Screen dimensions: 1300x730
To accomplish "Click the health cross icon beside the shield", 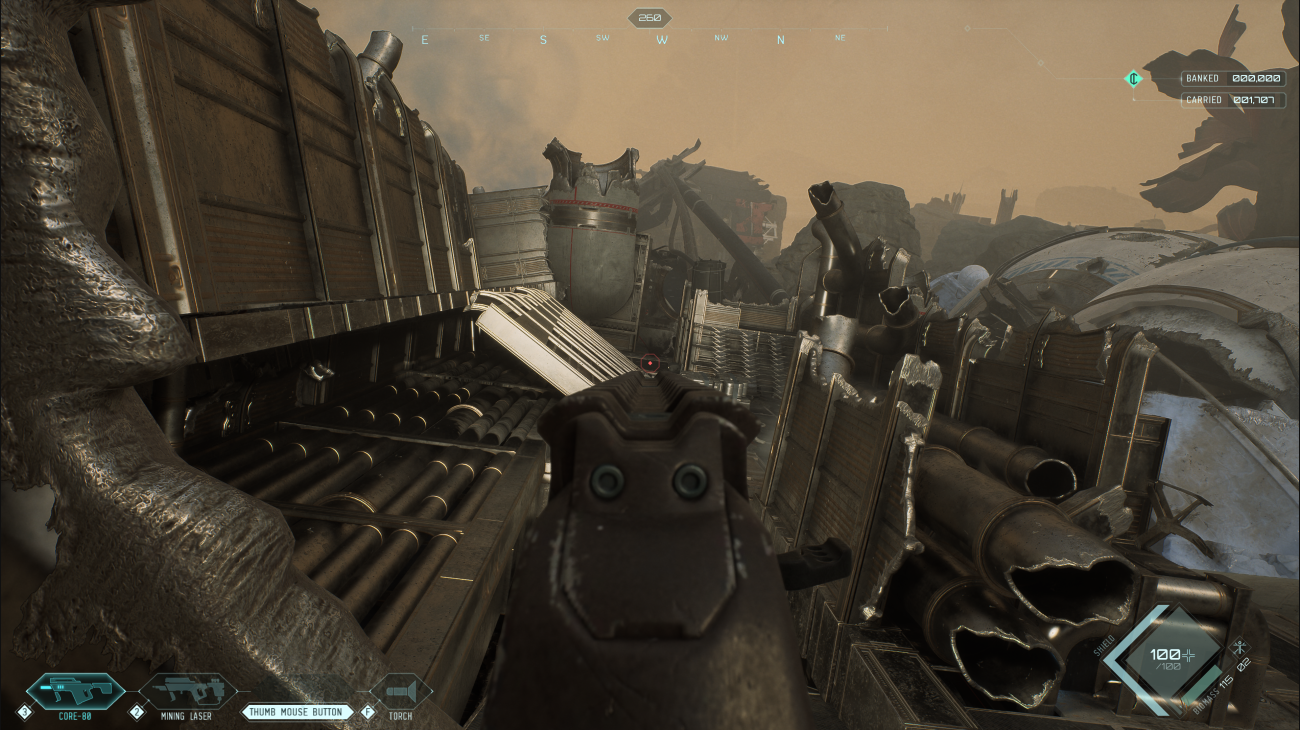I will point(1188,654).
